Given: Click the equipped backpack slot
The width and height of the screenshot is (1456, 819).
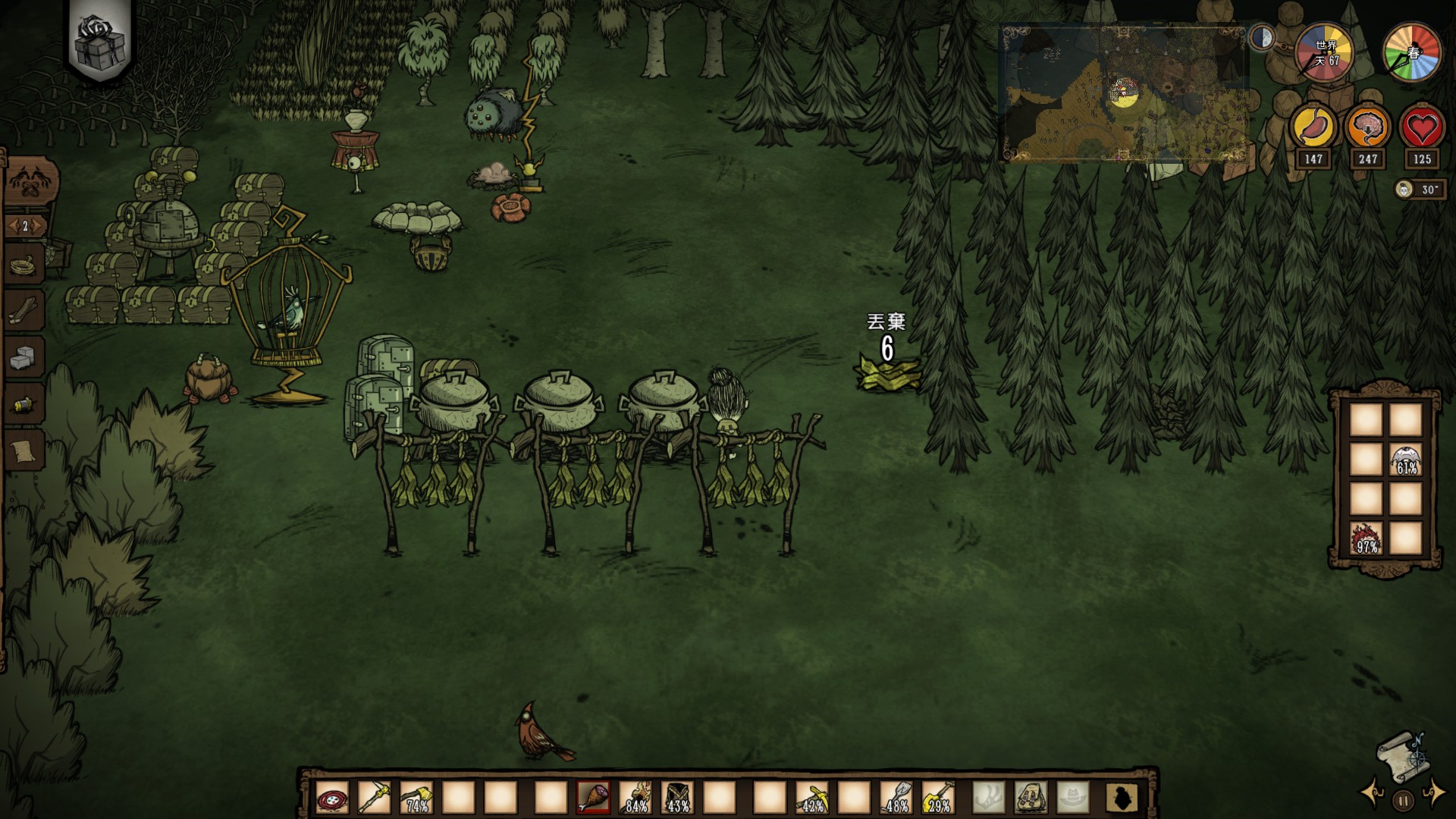Looking at the screenshot, I should [1031, 798].
